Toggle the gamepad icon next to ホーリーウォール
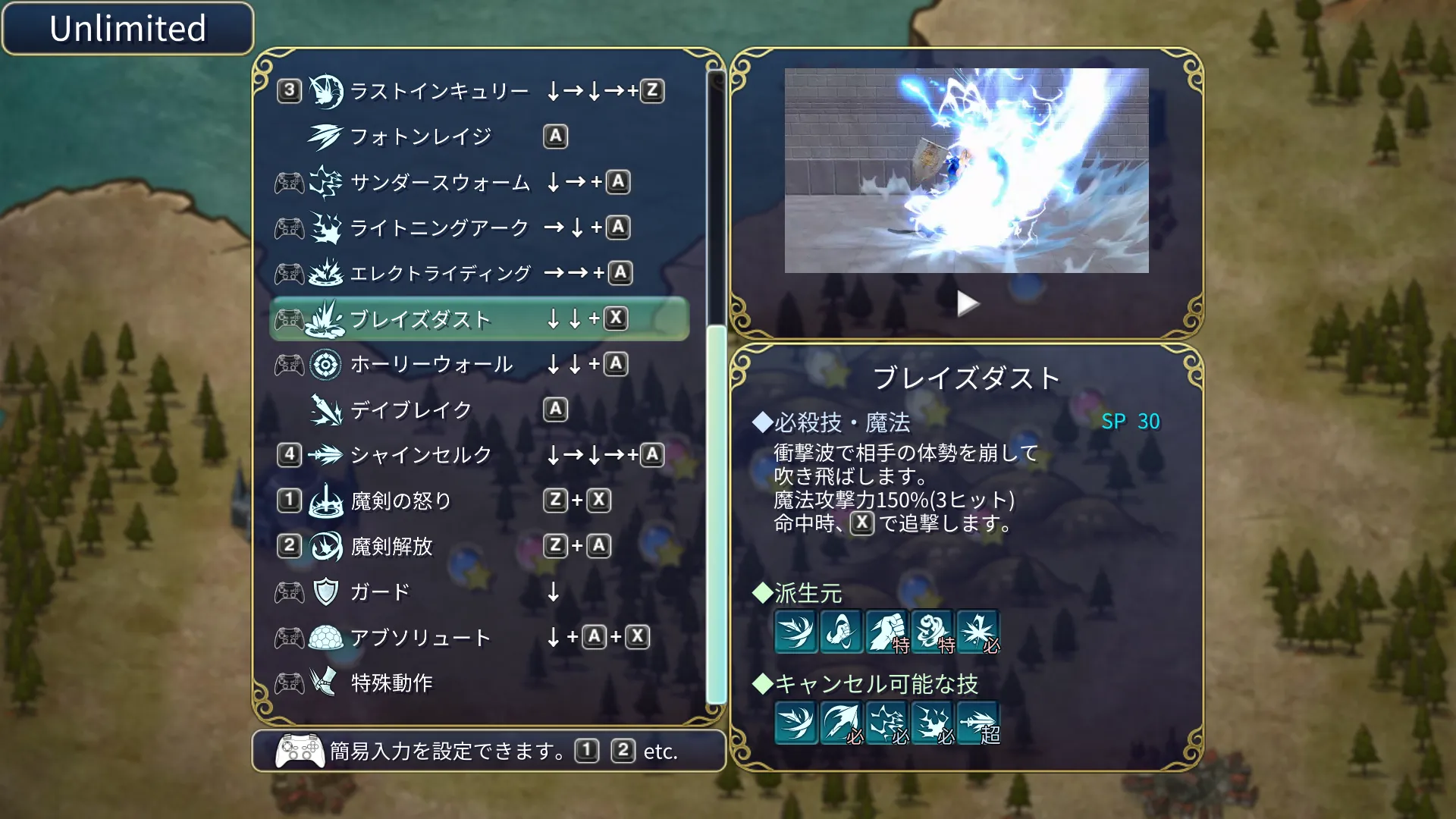 coord(288,365)
